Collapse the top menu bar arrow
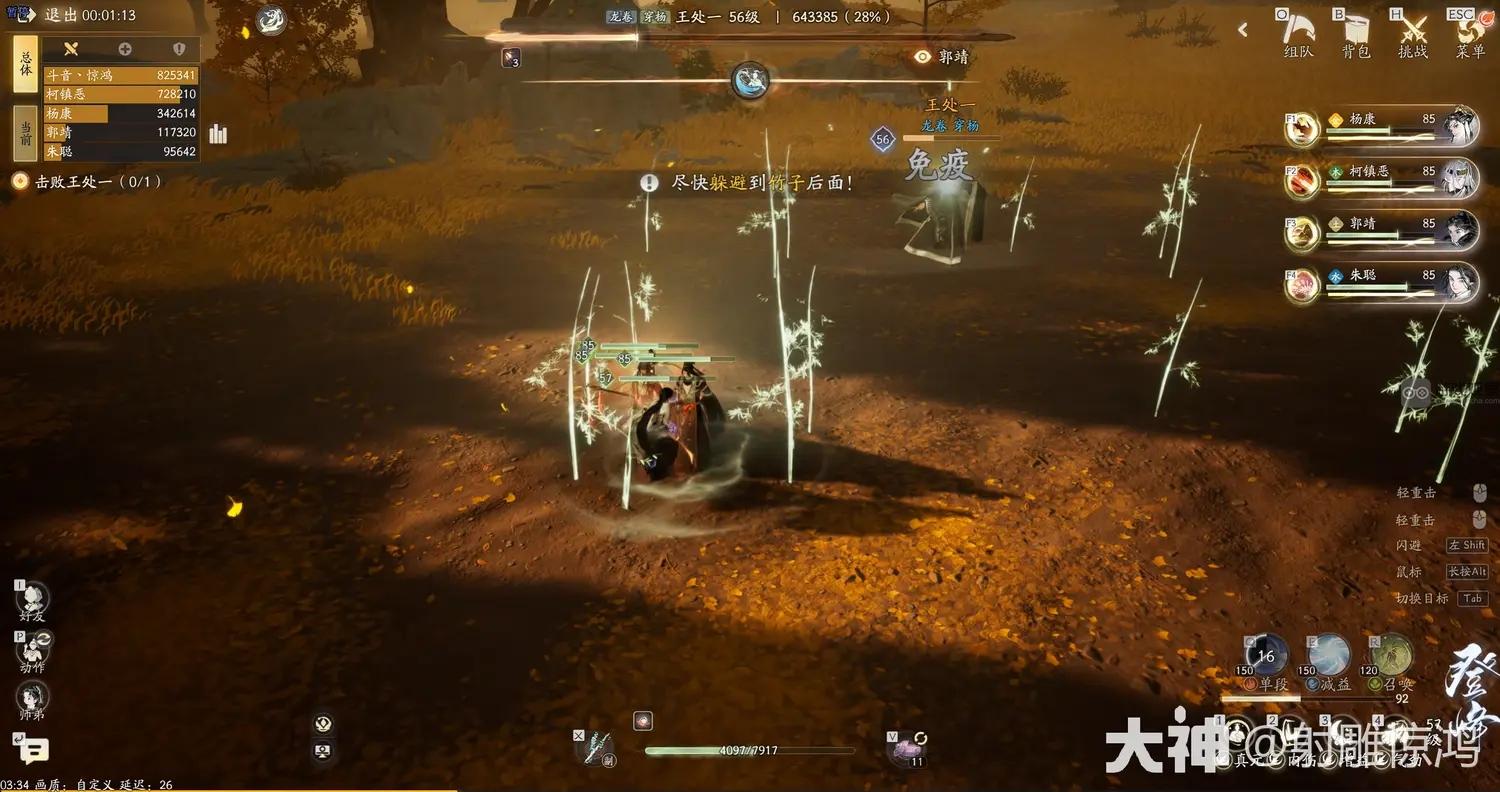Image resolution: width=1500 pixels, height=792 pixels. coord(1243,30)
